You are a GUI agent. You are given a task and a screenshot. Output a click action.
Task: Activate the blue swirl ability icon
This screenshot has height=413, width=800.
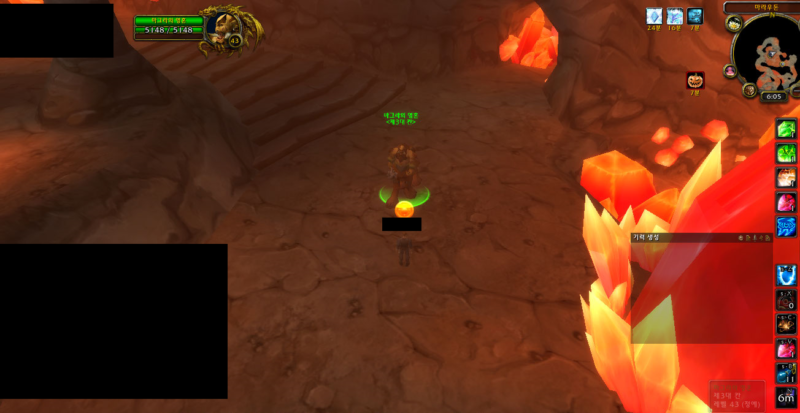click(x=787, y=226)
